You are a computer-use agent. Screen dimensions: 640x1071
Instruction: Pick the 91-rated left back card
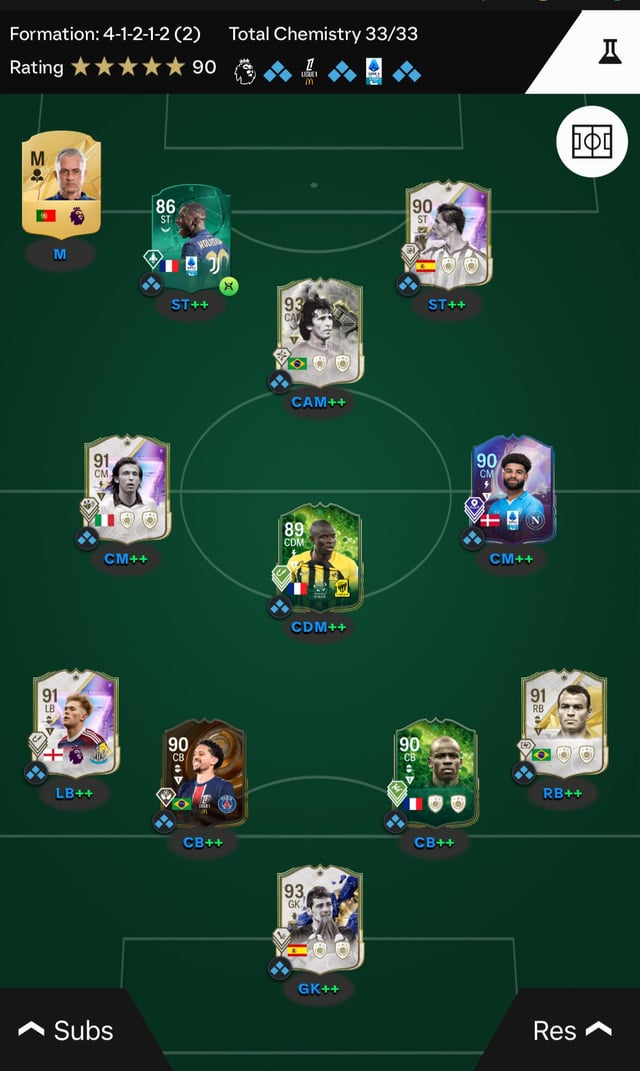76,724
